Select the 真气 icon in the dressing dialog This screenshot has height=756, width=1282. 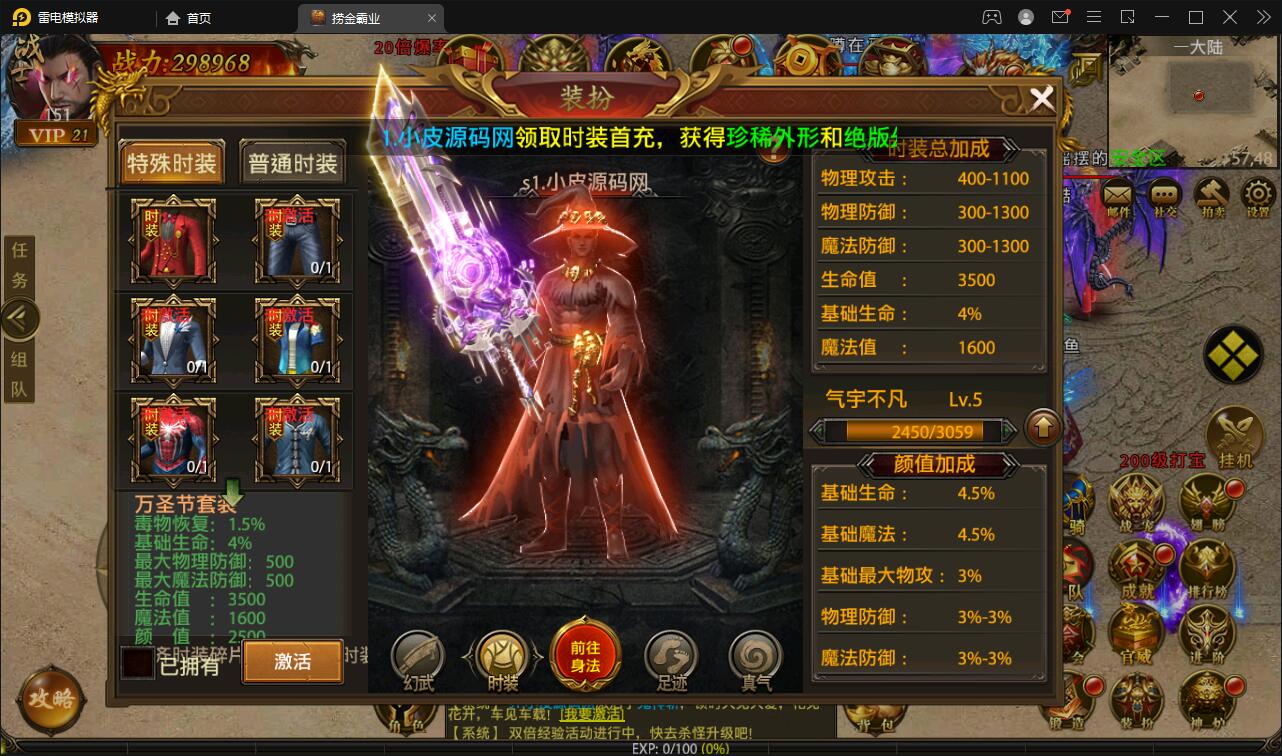pyautogui.click(x=755, y=655)
